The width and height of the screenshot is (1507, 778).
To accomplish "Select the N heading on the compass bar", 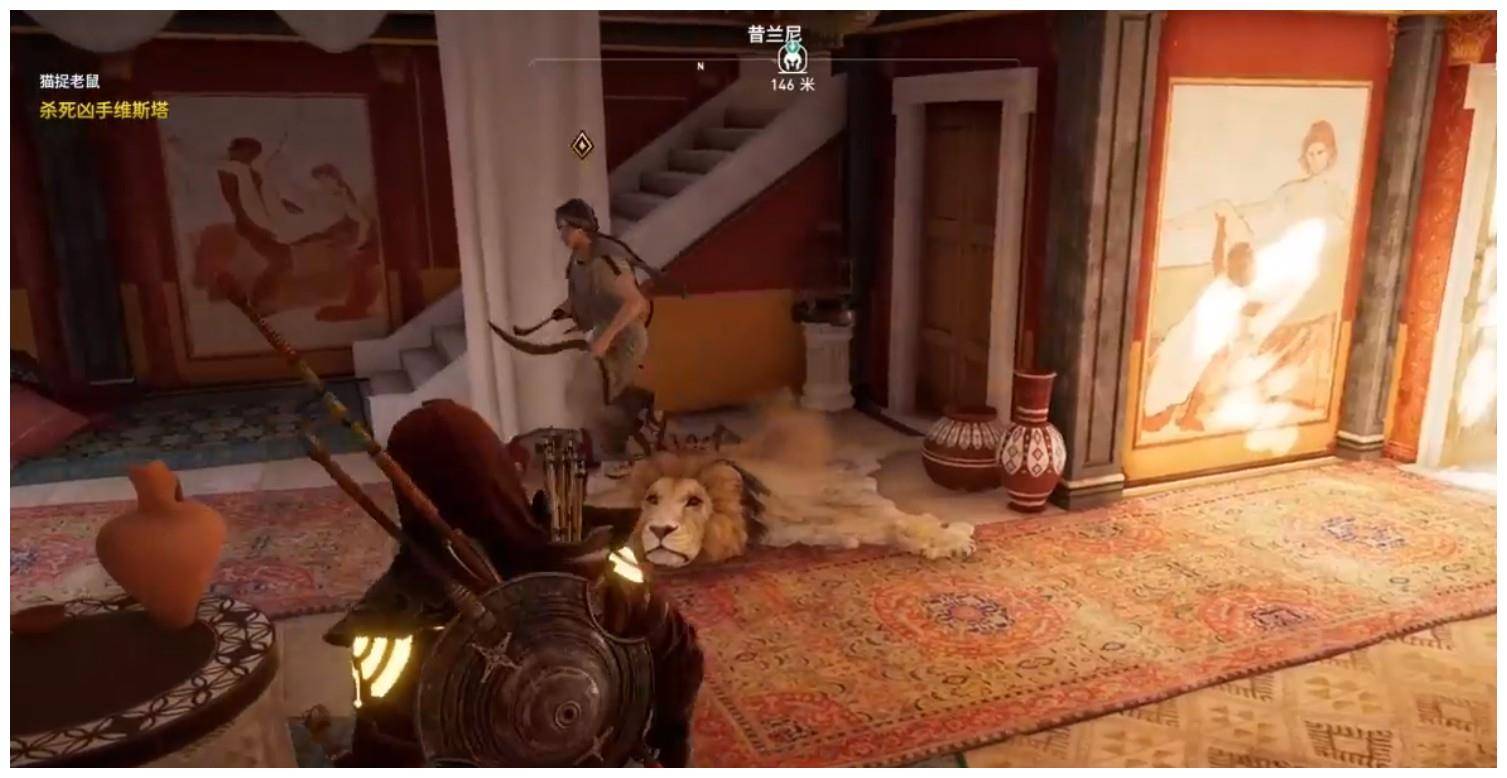I will 701,66.
